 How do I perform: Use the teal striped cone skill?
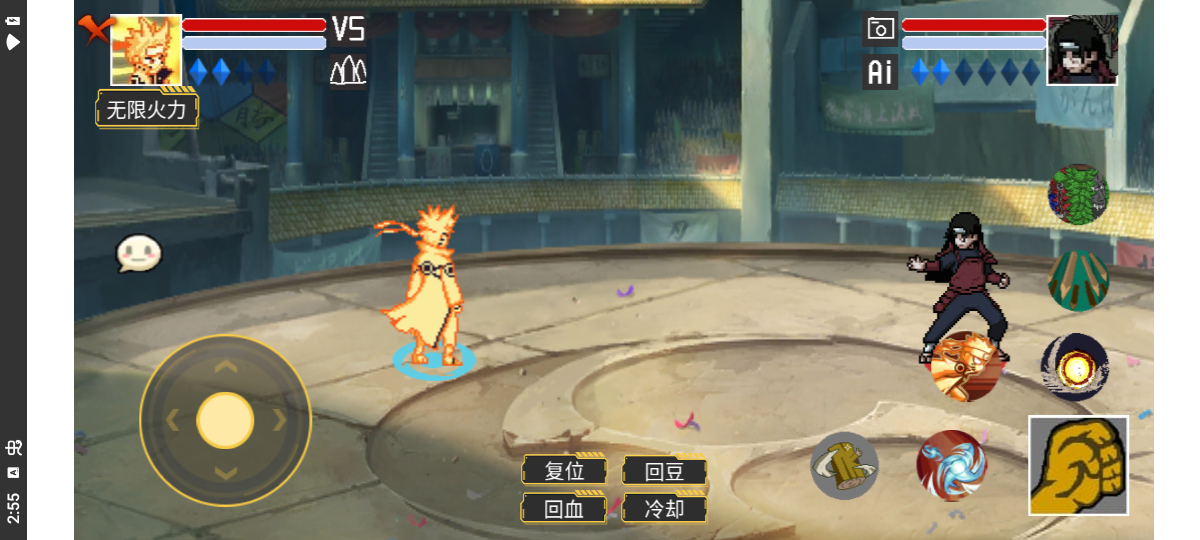(1078, 281)
